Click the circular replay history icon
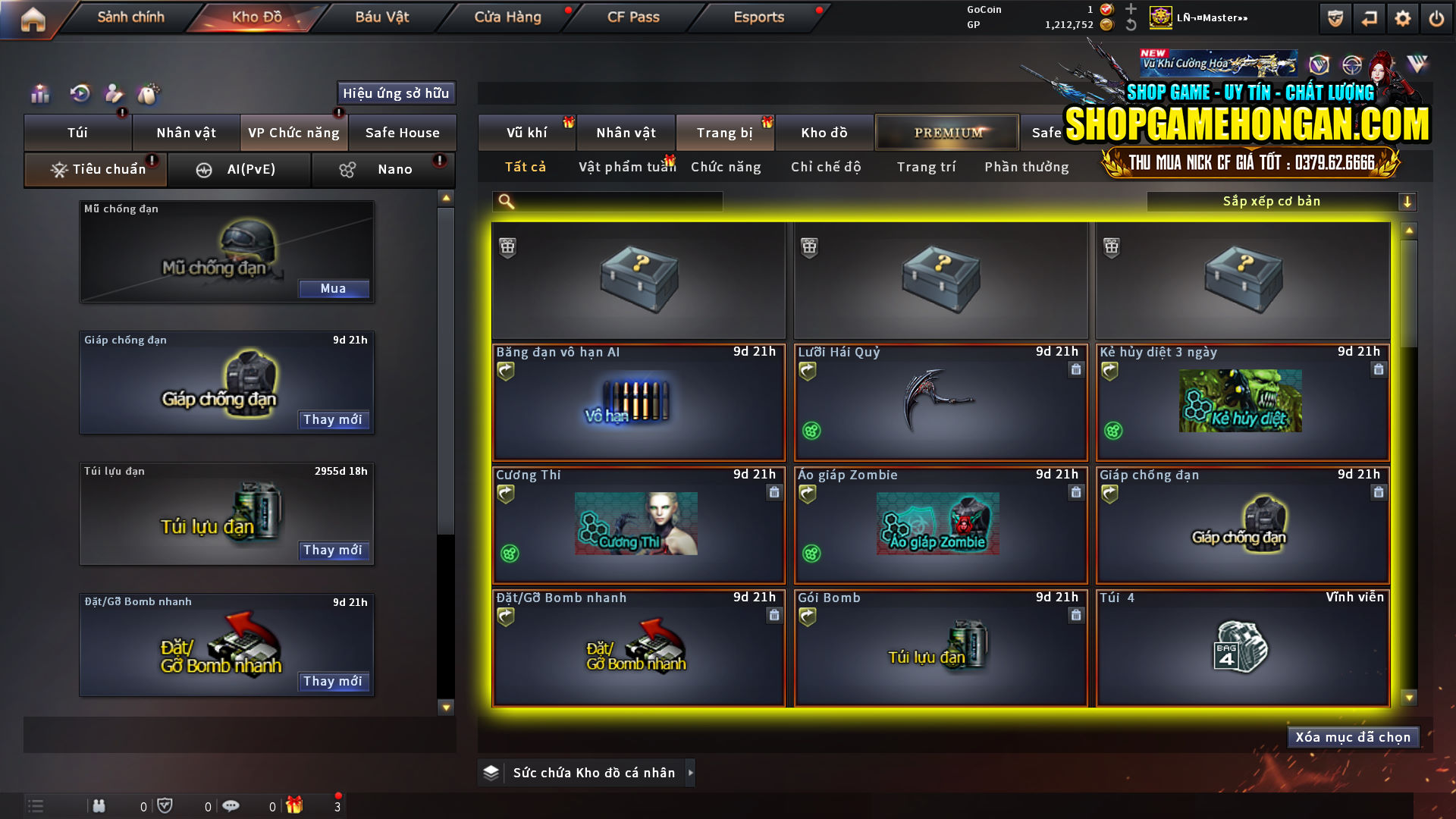This screenshot has height=819, width=1456. pos(79,94)
